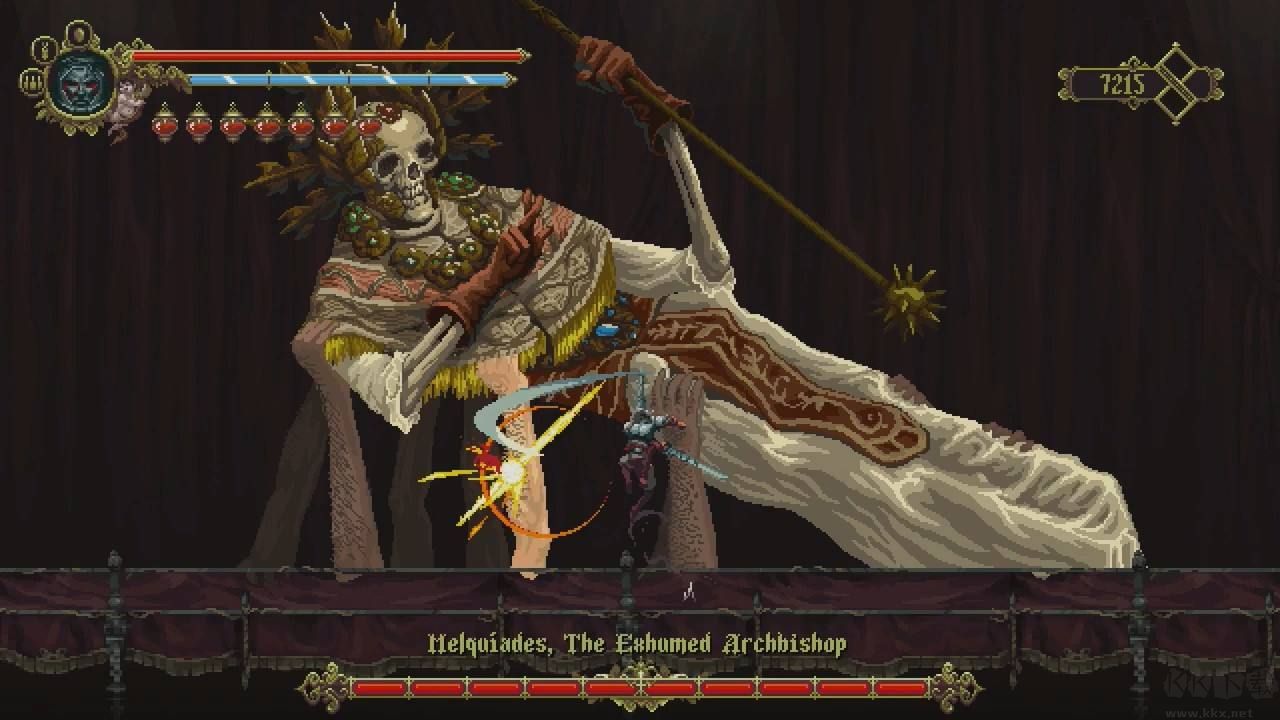The height and width of the screenshot is (720, 1280).
Task: Click the prayer candle icon beside the portrait
Action: coord(44,50)
